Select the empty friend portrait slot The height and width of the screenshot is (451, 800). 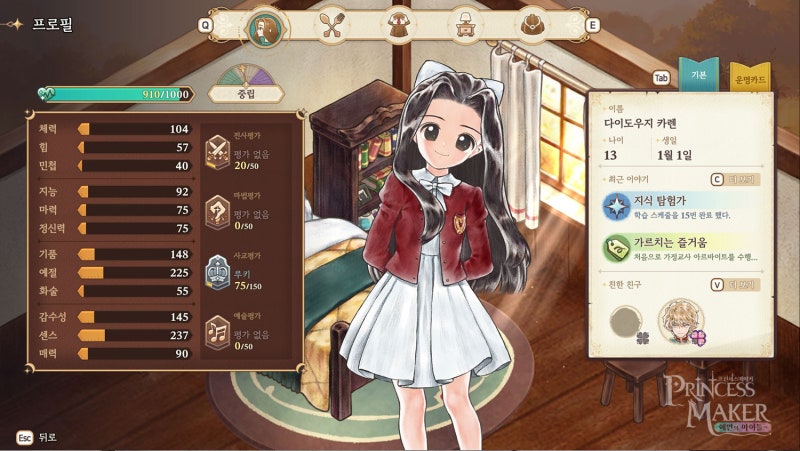pyautogui.click(x=629, y=322)
